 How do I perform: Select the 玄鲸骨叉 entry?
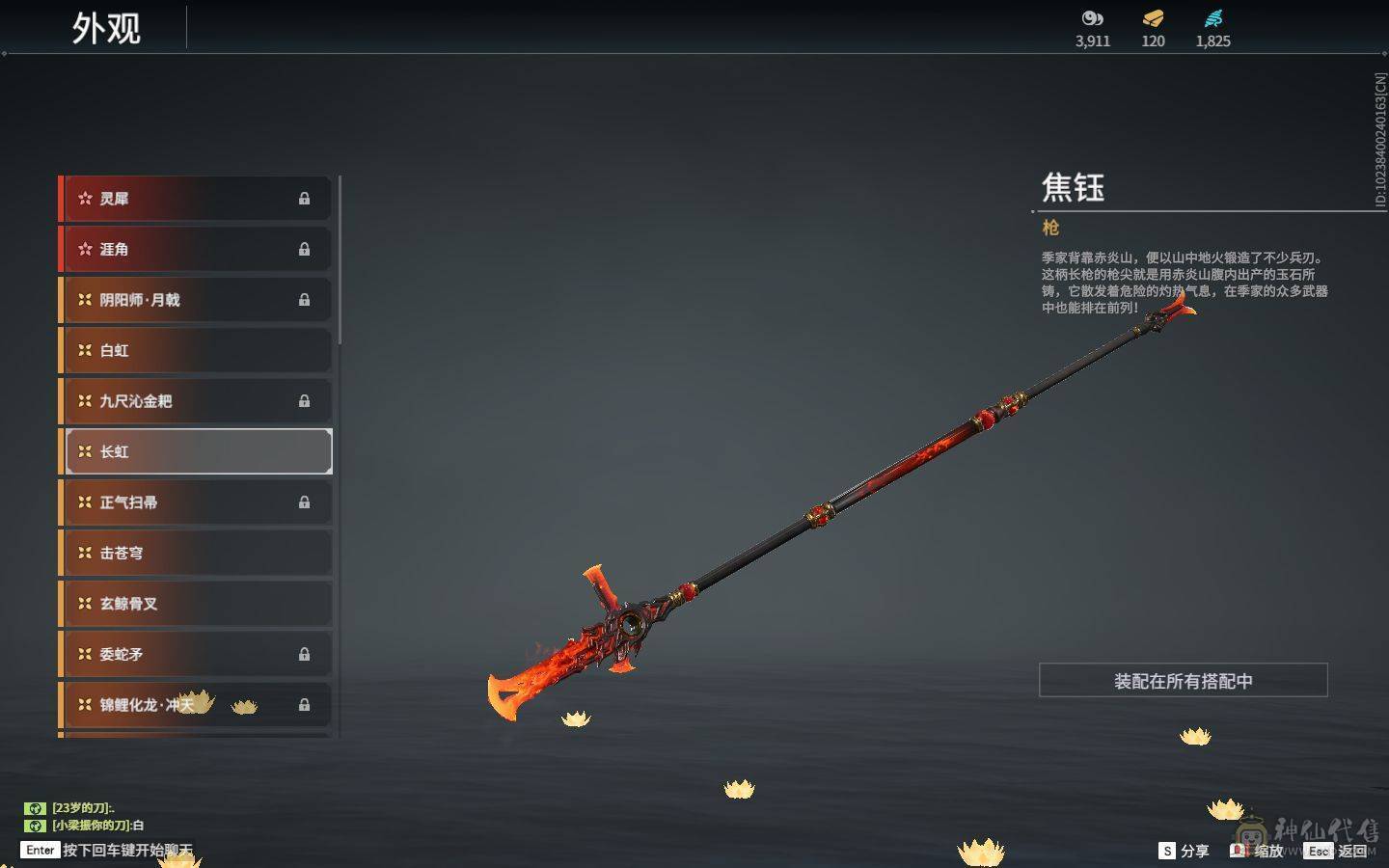pyautogui.click(x=196, y=604)
